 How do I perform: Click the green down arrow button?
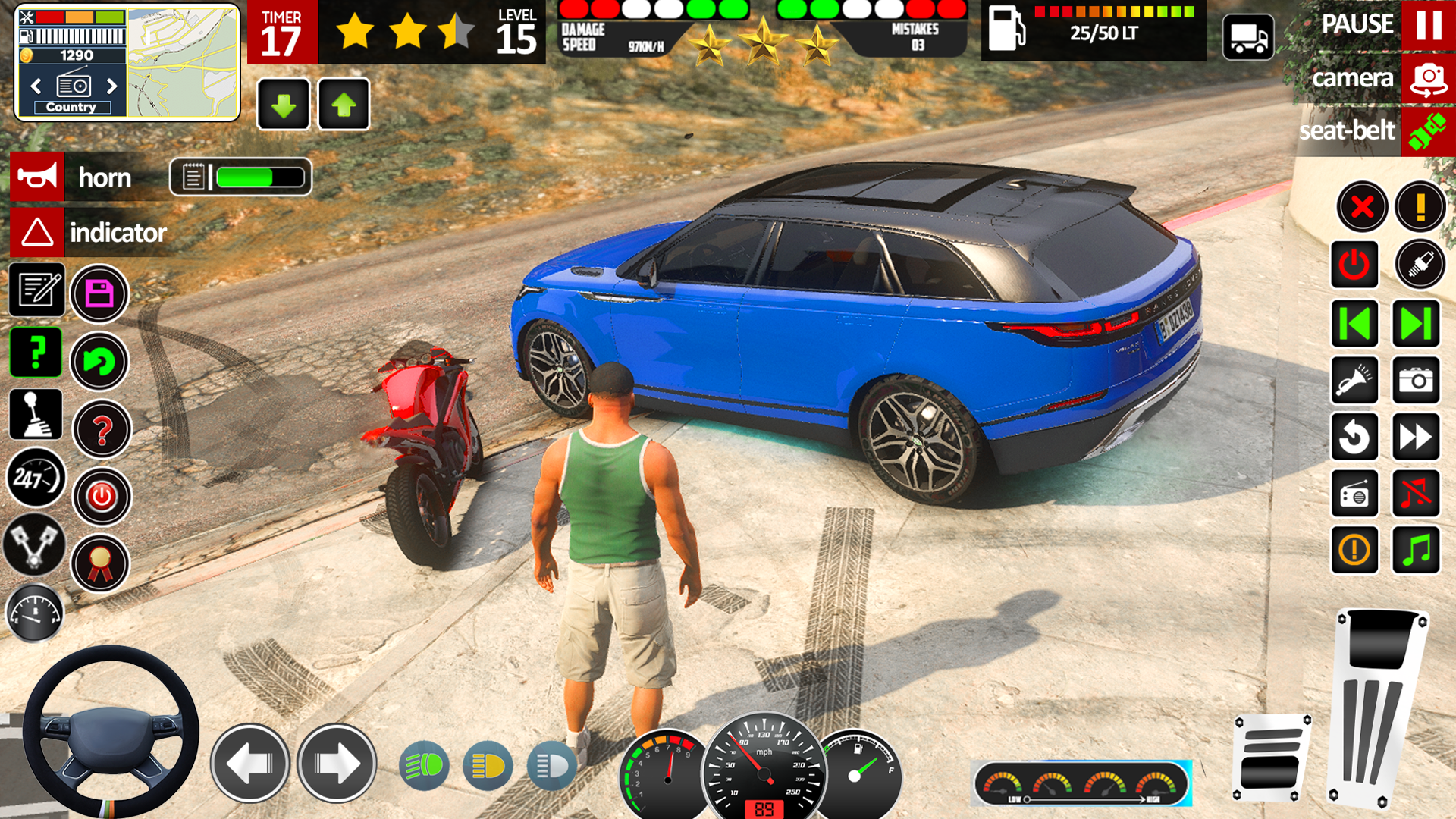coord(284,105)
